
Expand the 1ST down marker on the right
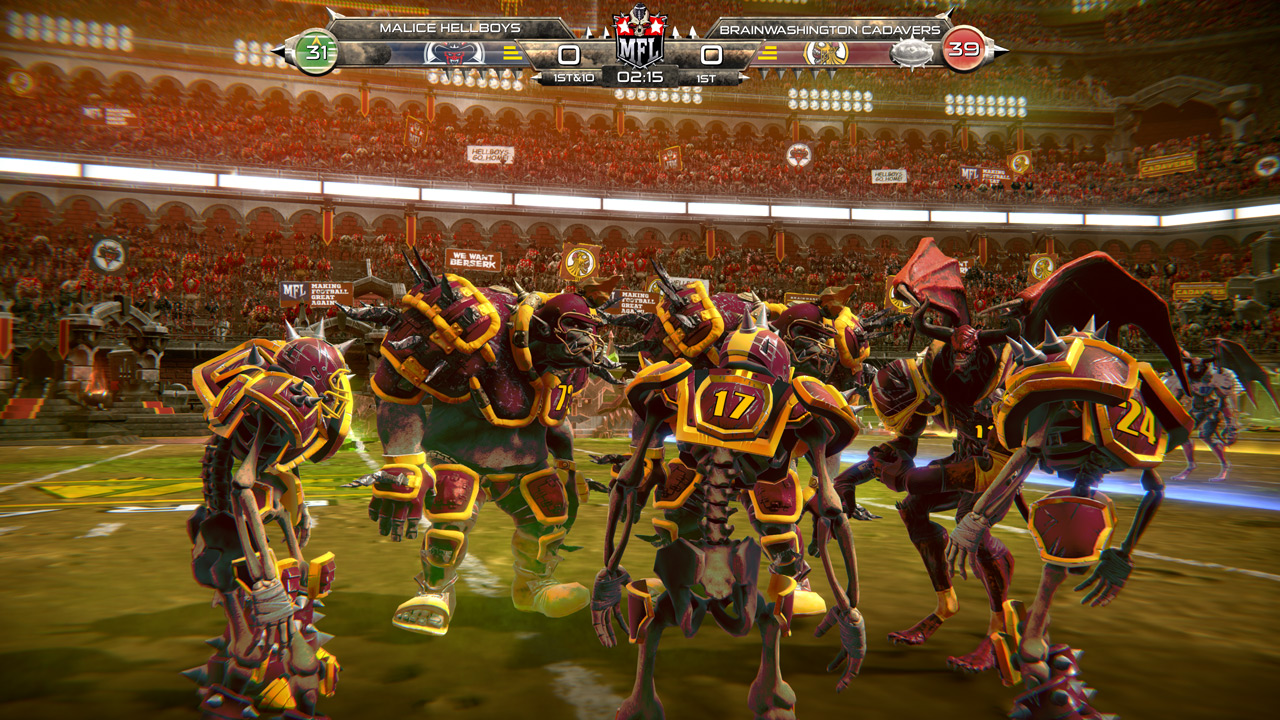pos(704,76)
